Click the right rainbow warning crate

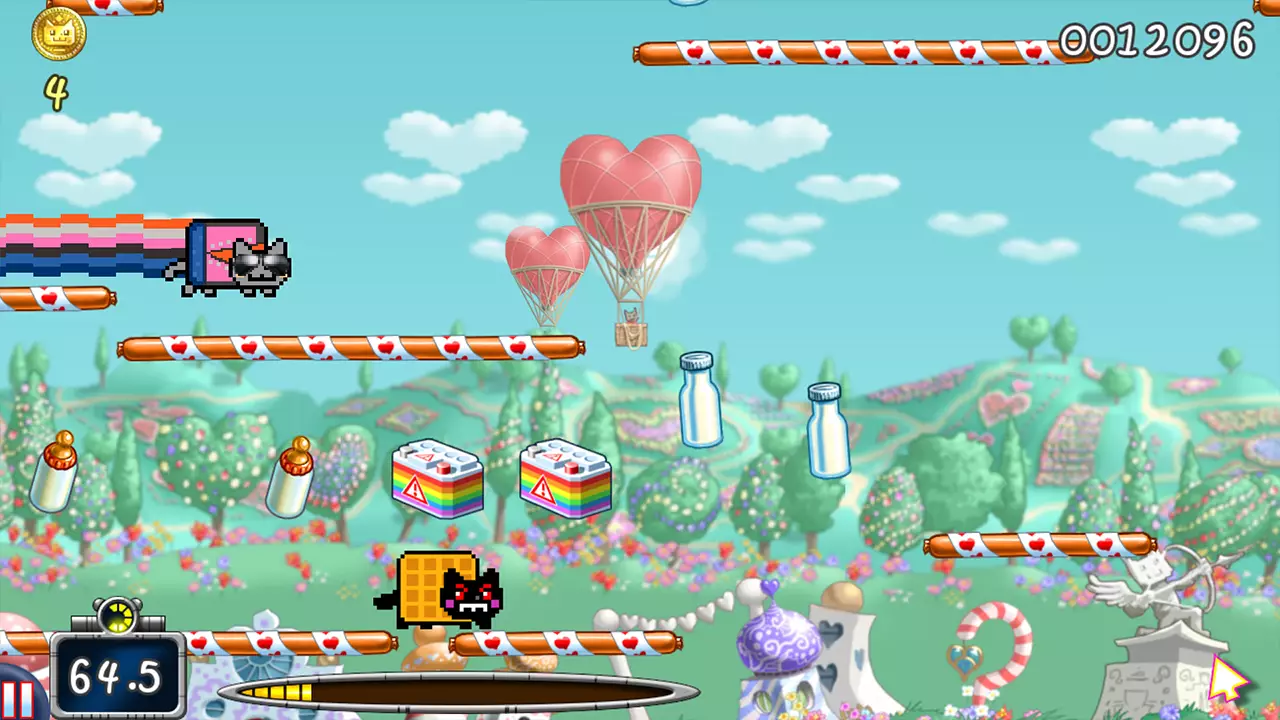coord(565,483)
